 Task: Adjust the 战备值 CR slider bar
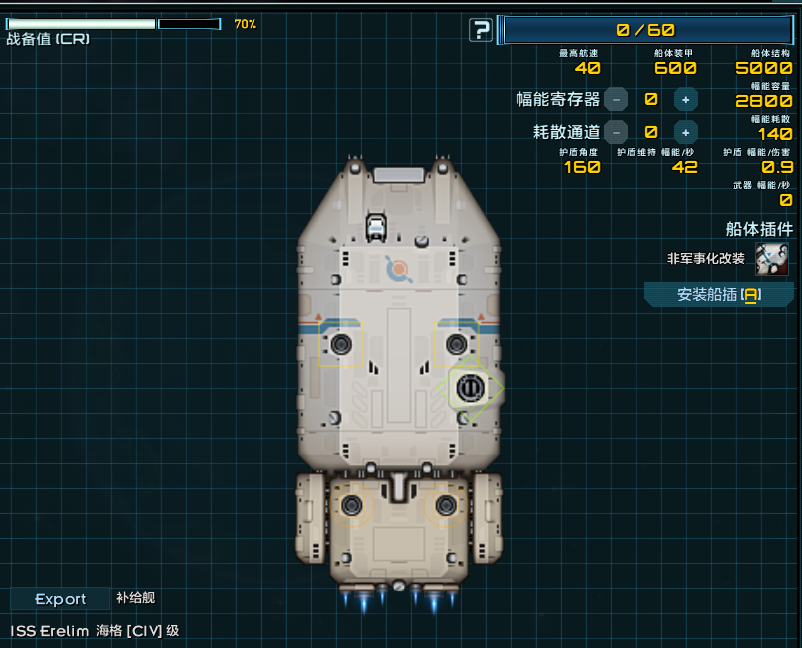(113, 23)
